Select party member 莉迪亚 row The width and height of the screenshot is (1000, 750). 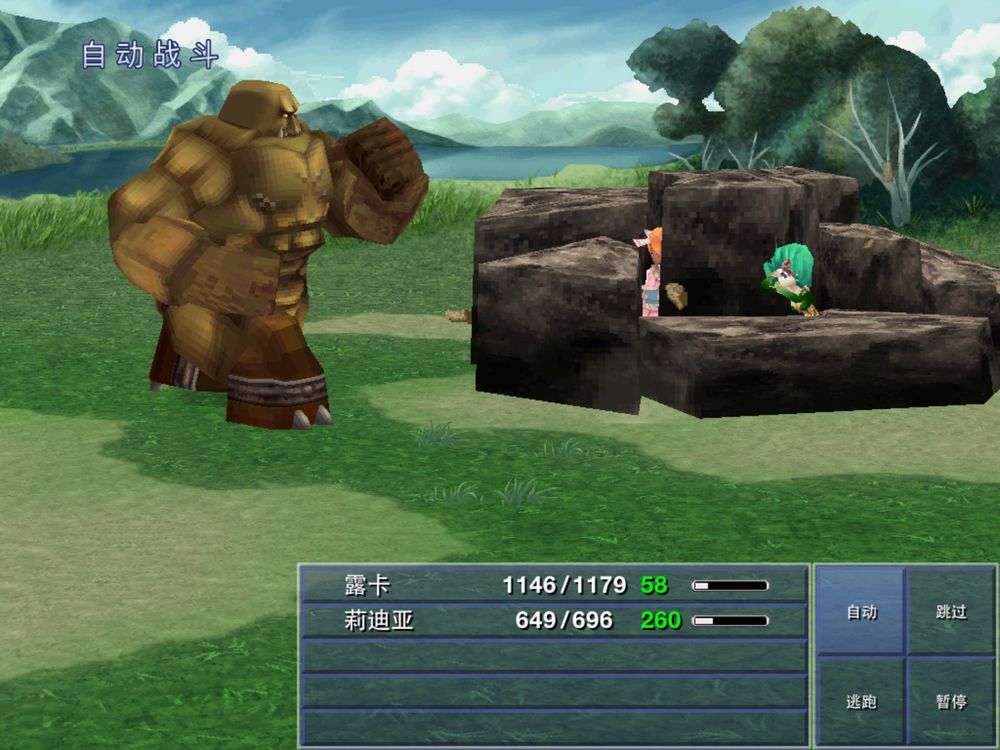point(553,621)
